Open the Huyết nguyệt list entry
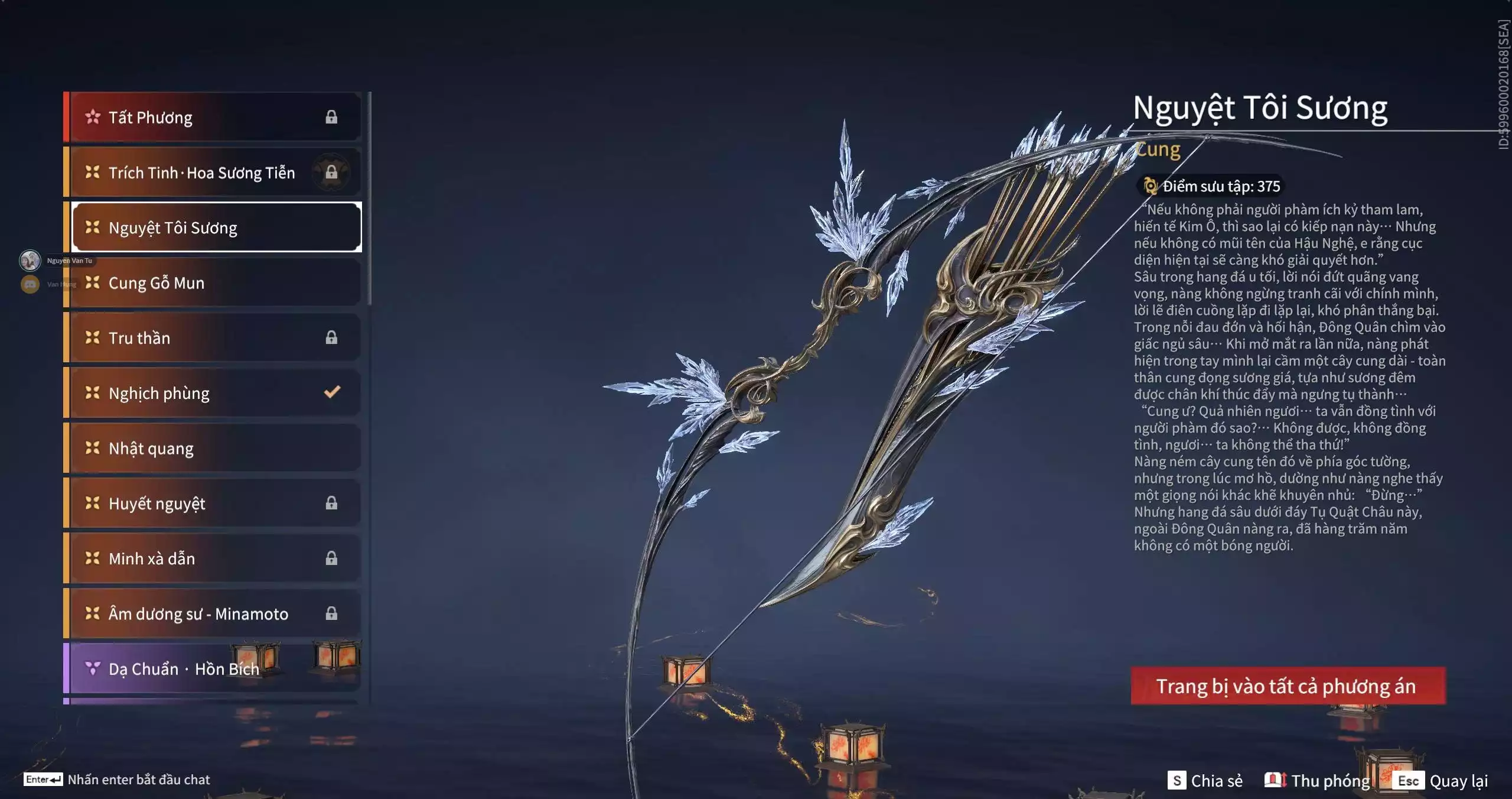This screenshot has width=1512, height=799. 213,504
